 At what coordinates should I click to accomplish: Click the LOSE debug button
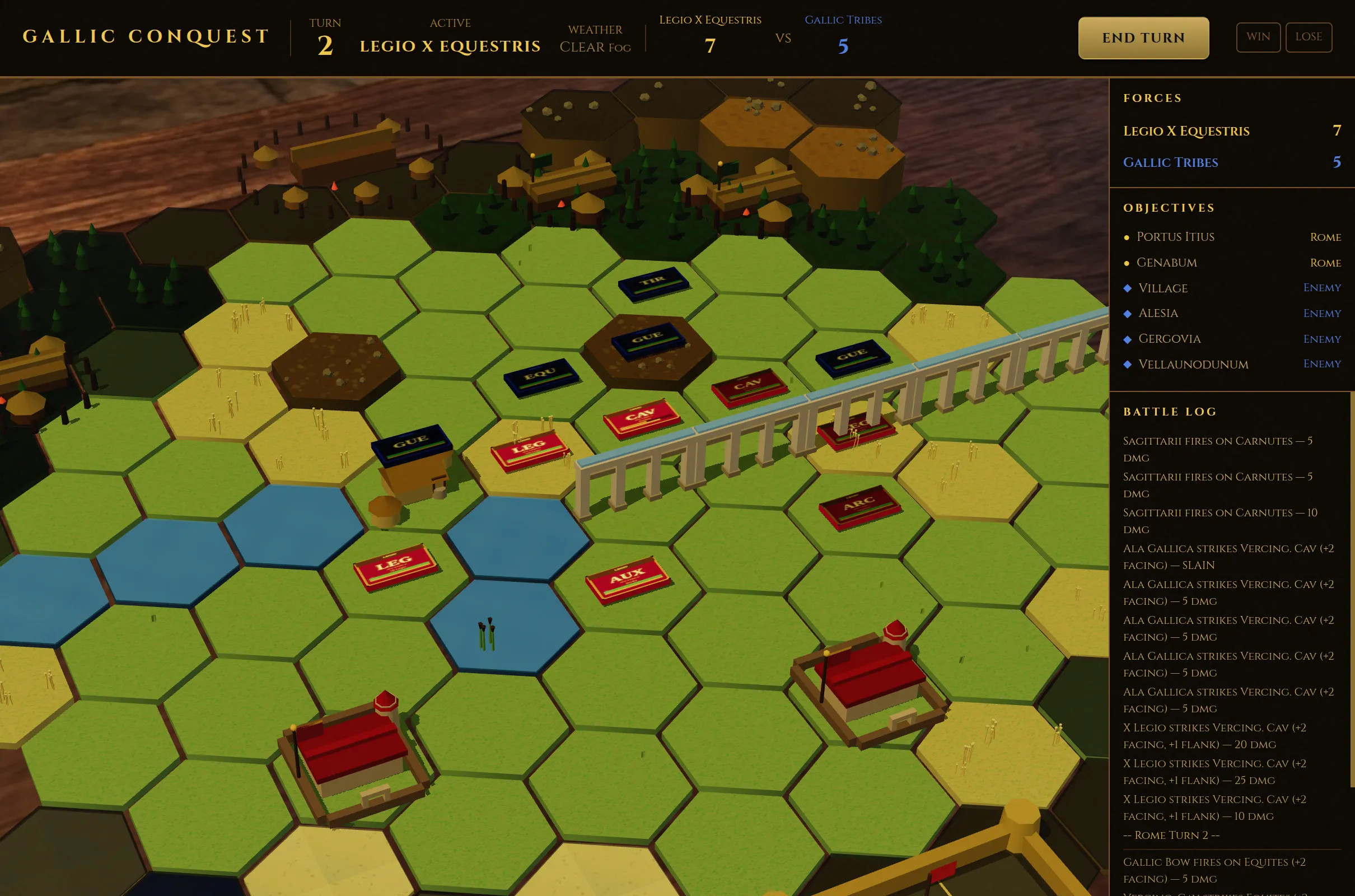tap(1309, 37)
